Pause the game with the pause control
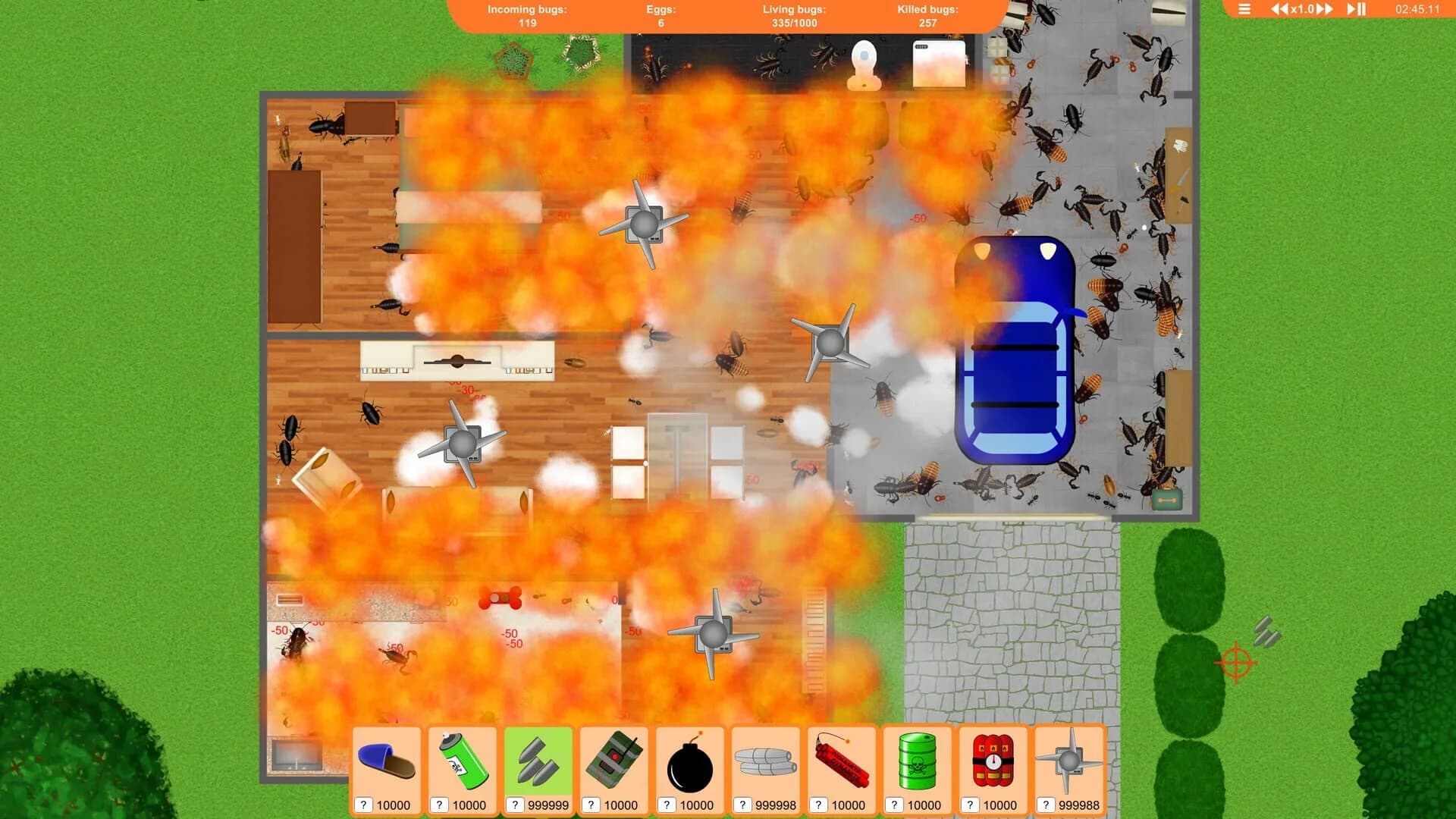 (x=1362, y=9)
